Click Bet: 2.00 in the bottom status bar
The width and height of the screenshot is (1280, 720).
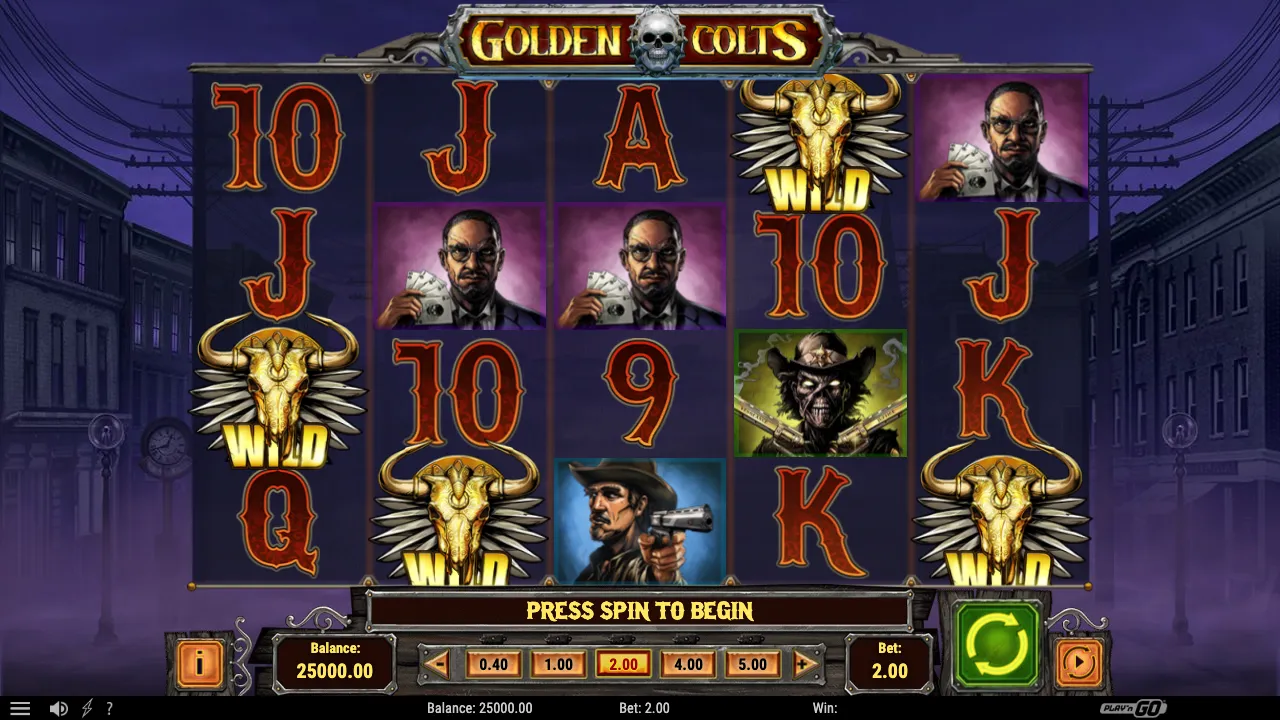[x=643, y=708]
